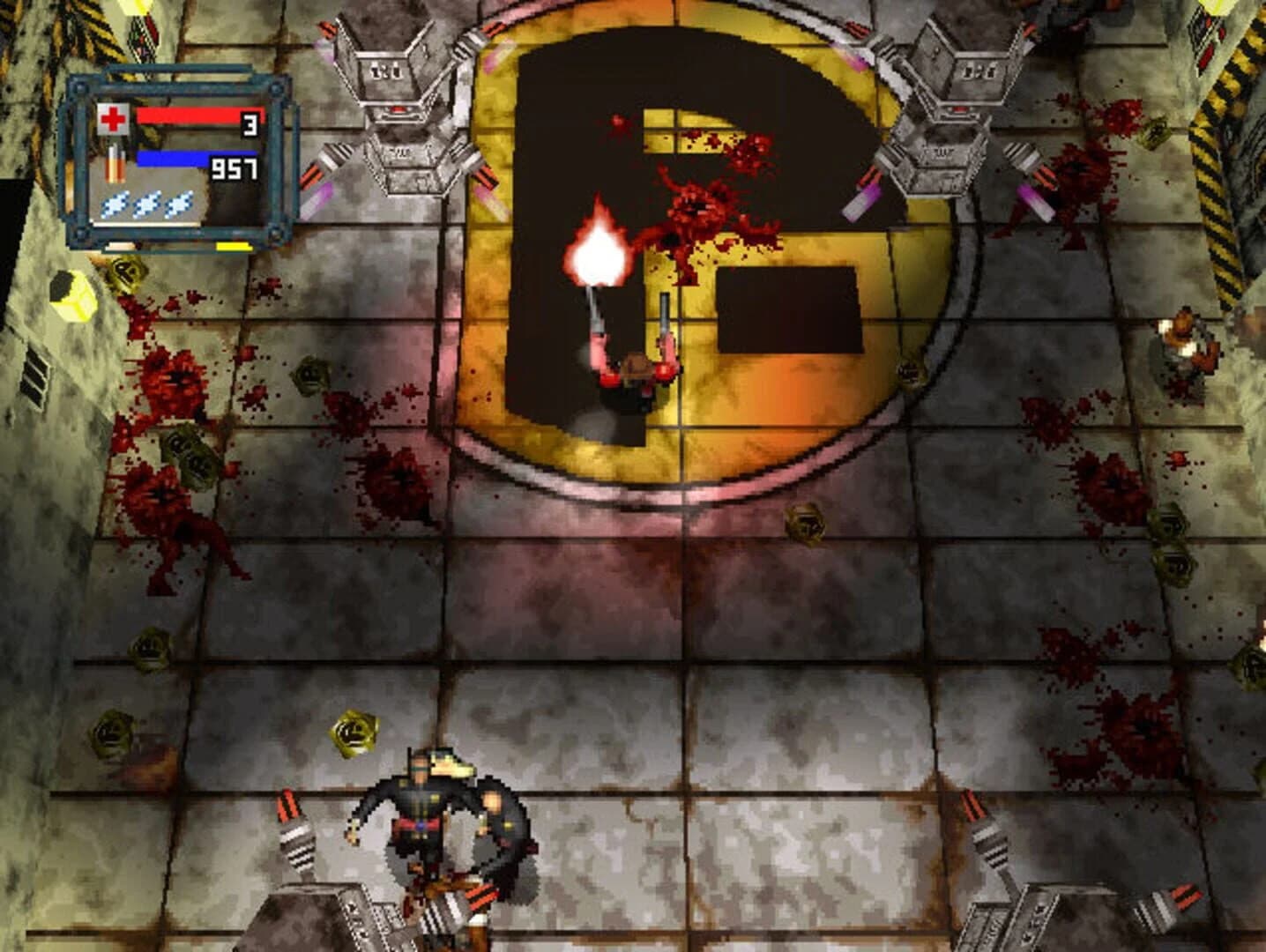This screenshot has height=952, width=1266.
Task: Click the red cross health icon
Action: click(114, 119)
